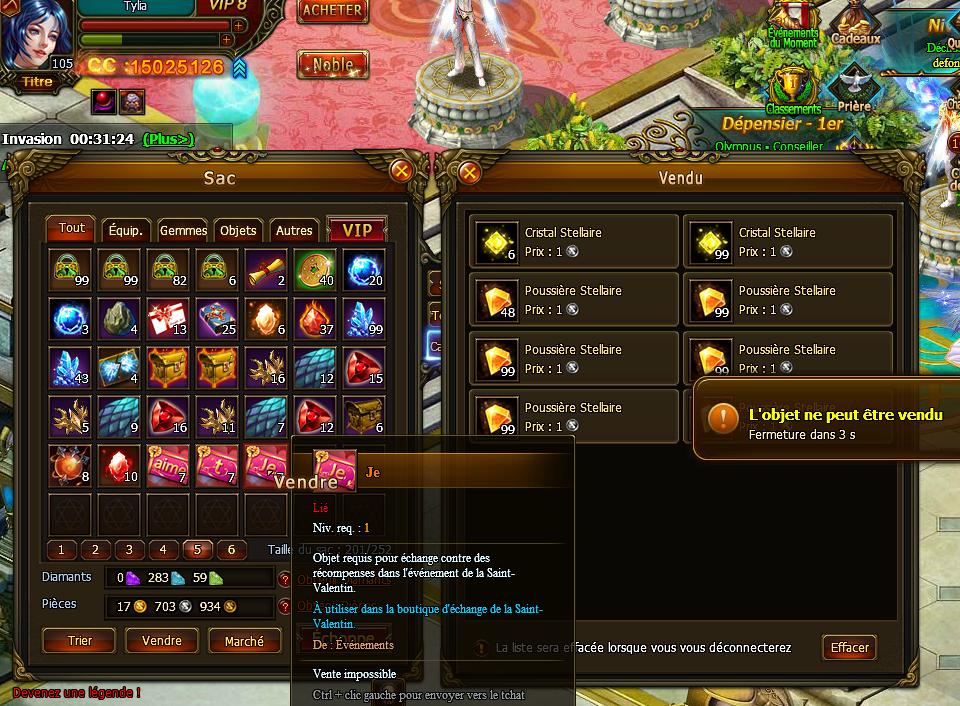960x706 pixels.
Task: Open the Noble button
Action: pyautogui.click(x=333, y=65)
